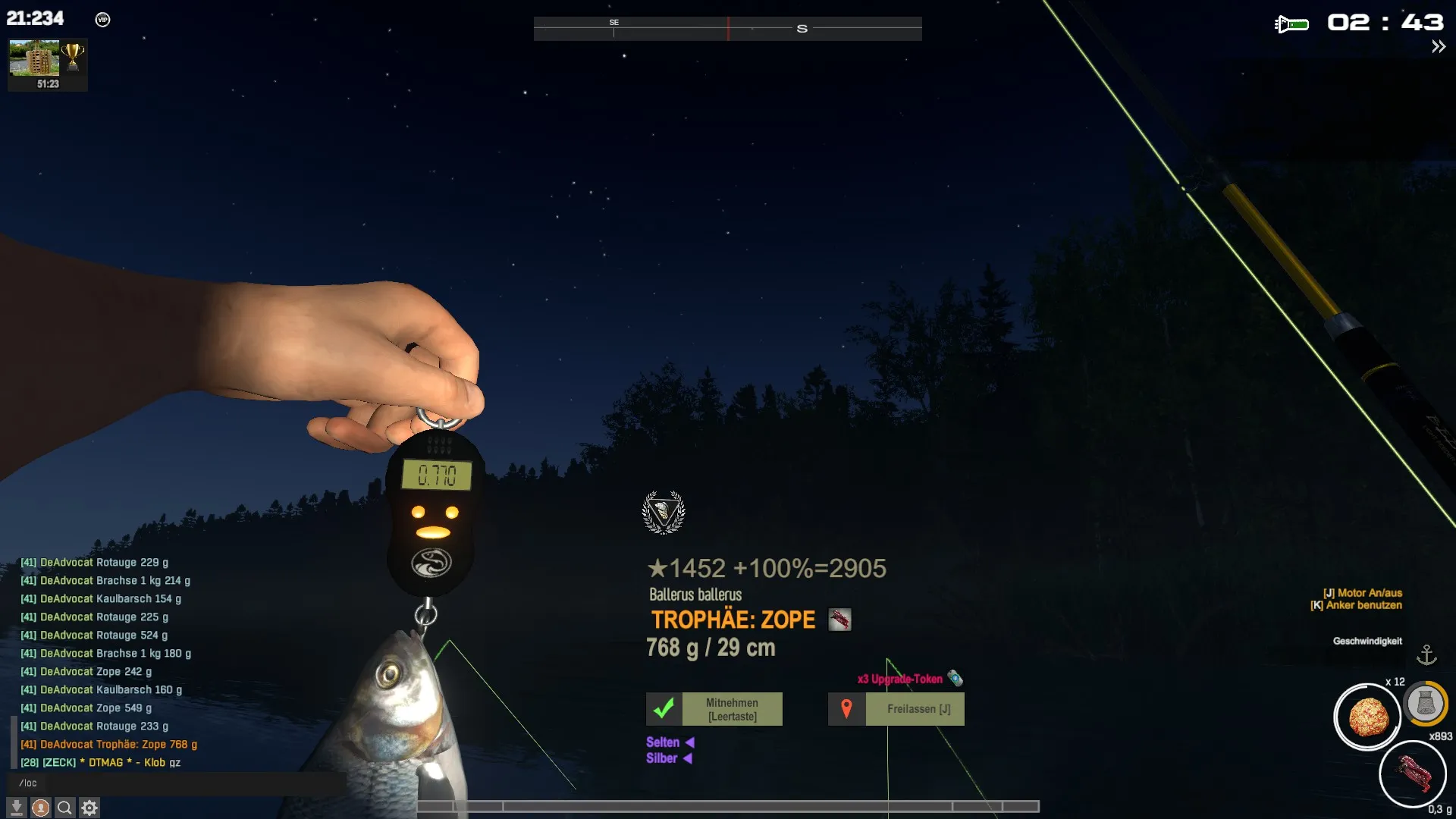Viewport: 1456px width, 819px height.
Task: Focus the chat input field showing /loc
Action: click(174, 783)
